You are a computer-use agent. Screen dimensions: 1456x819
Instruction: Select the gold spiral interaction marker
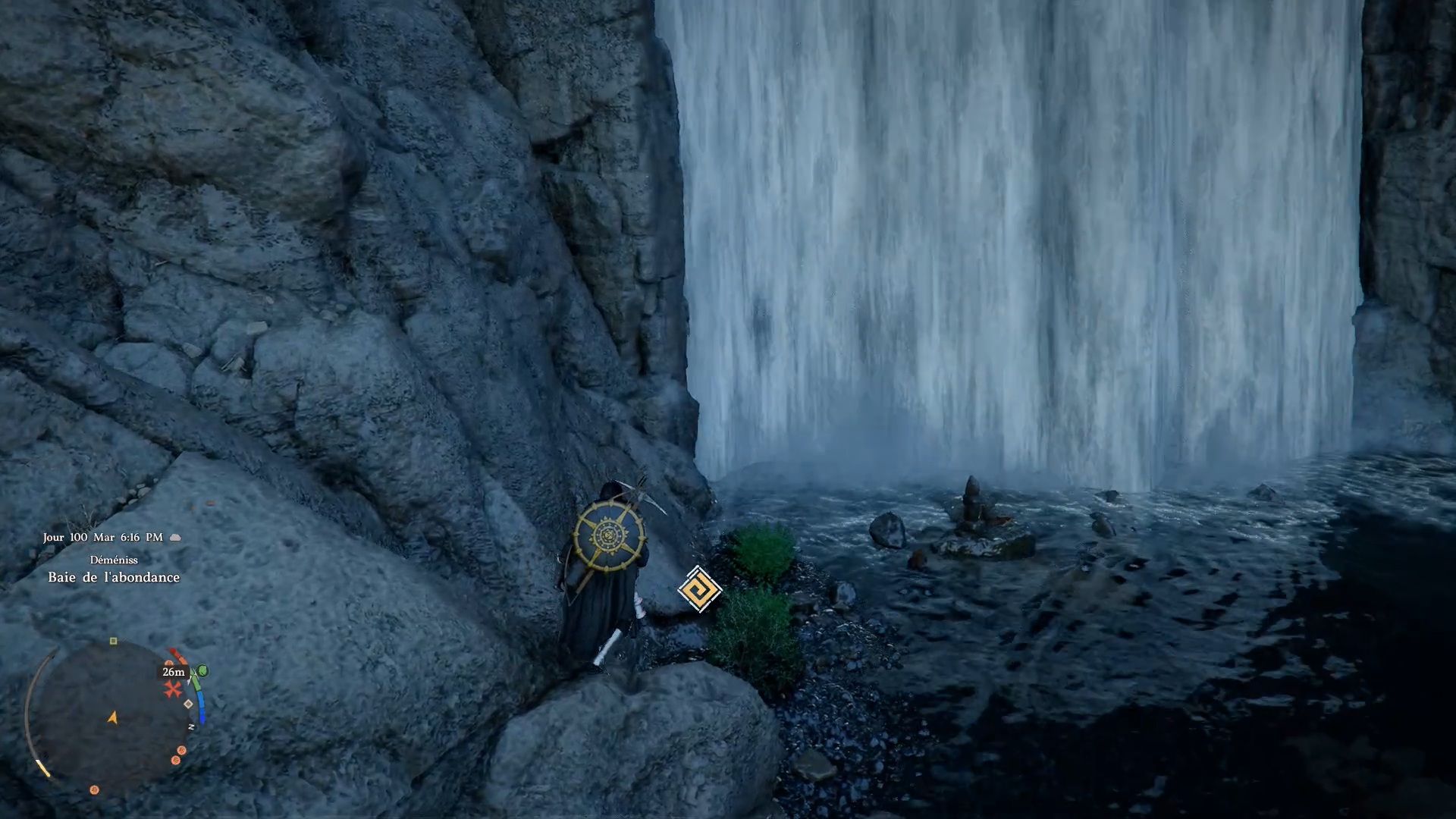pyautogui.click(x=698, y=589)
